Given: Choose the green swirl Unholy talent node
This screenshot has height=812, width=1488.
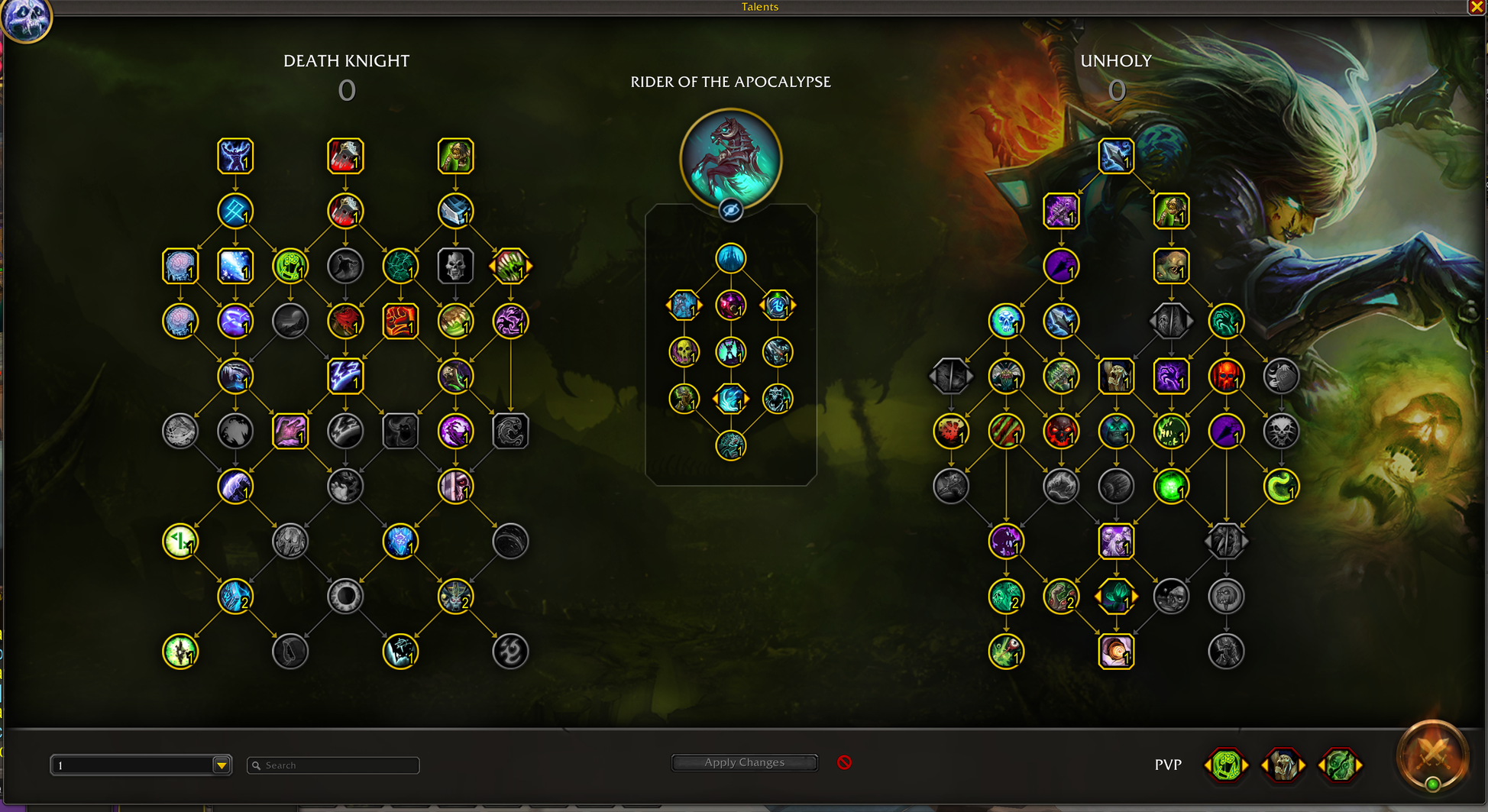Looking at the screenshot, I should 1281,487.
